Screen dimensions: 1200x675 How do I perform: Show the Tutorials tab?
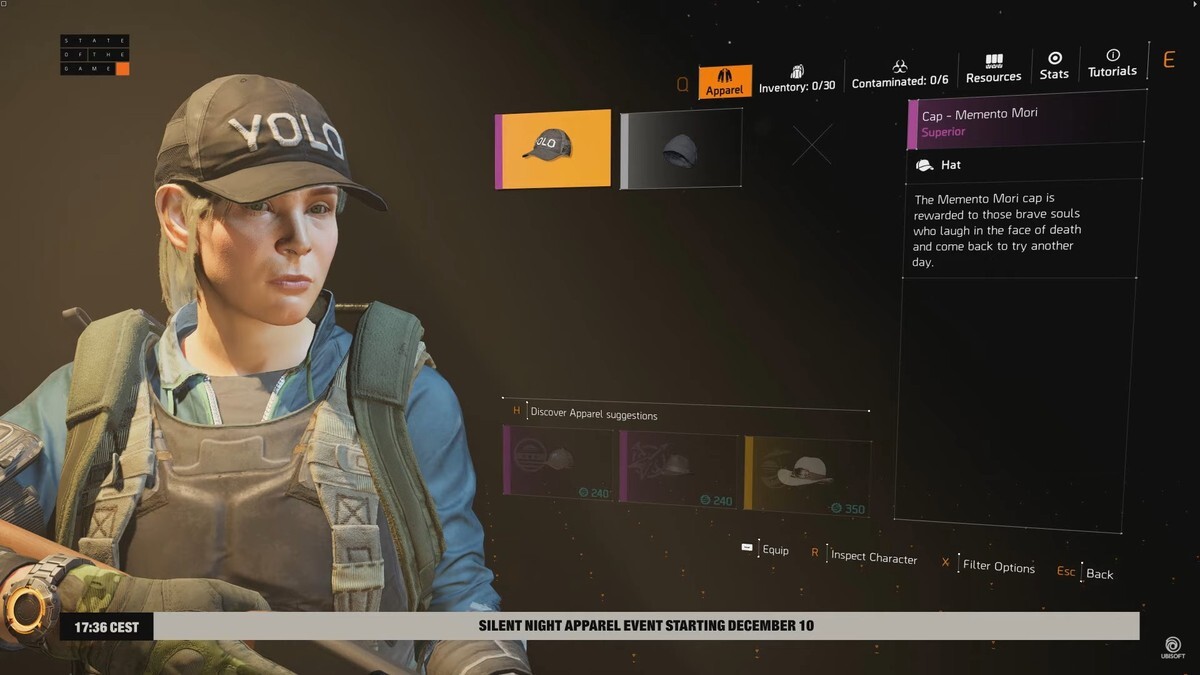point(1112,63)
